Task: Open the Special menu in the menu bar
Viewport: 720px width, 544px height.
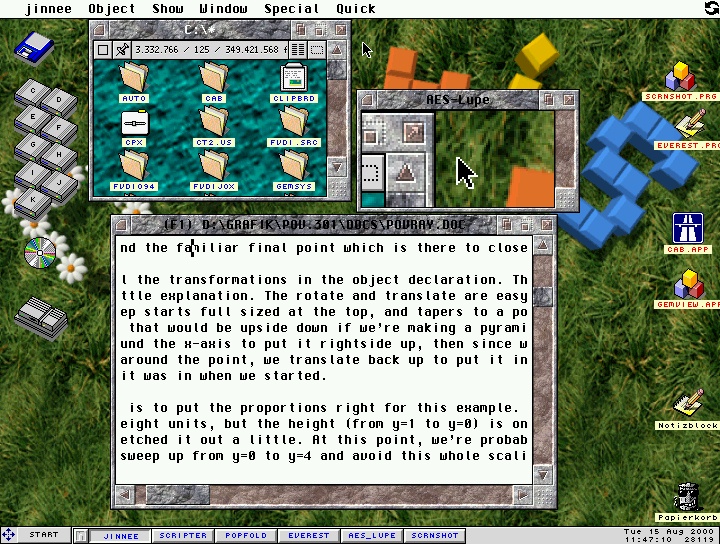Action: click(292, 9)
